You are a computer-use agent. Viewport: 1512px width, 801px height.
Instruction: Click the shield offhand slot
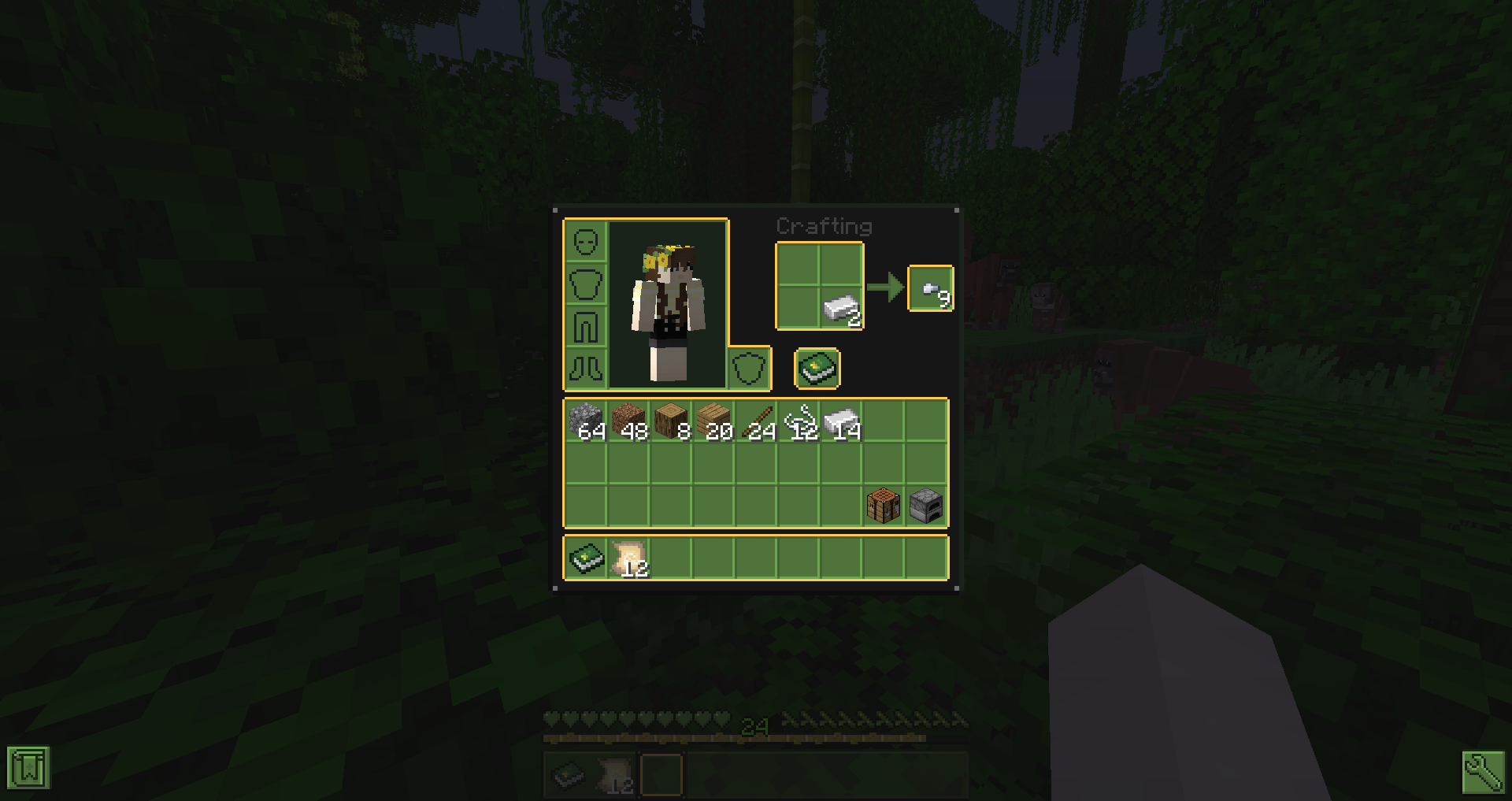(750, 369)
